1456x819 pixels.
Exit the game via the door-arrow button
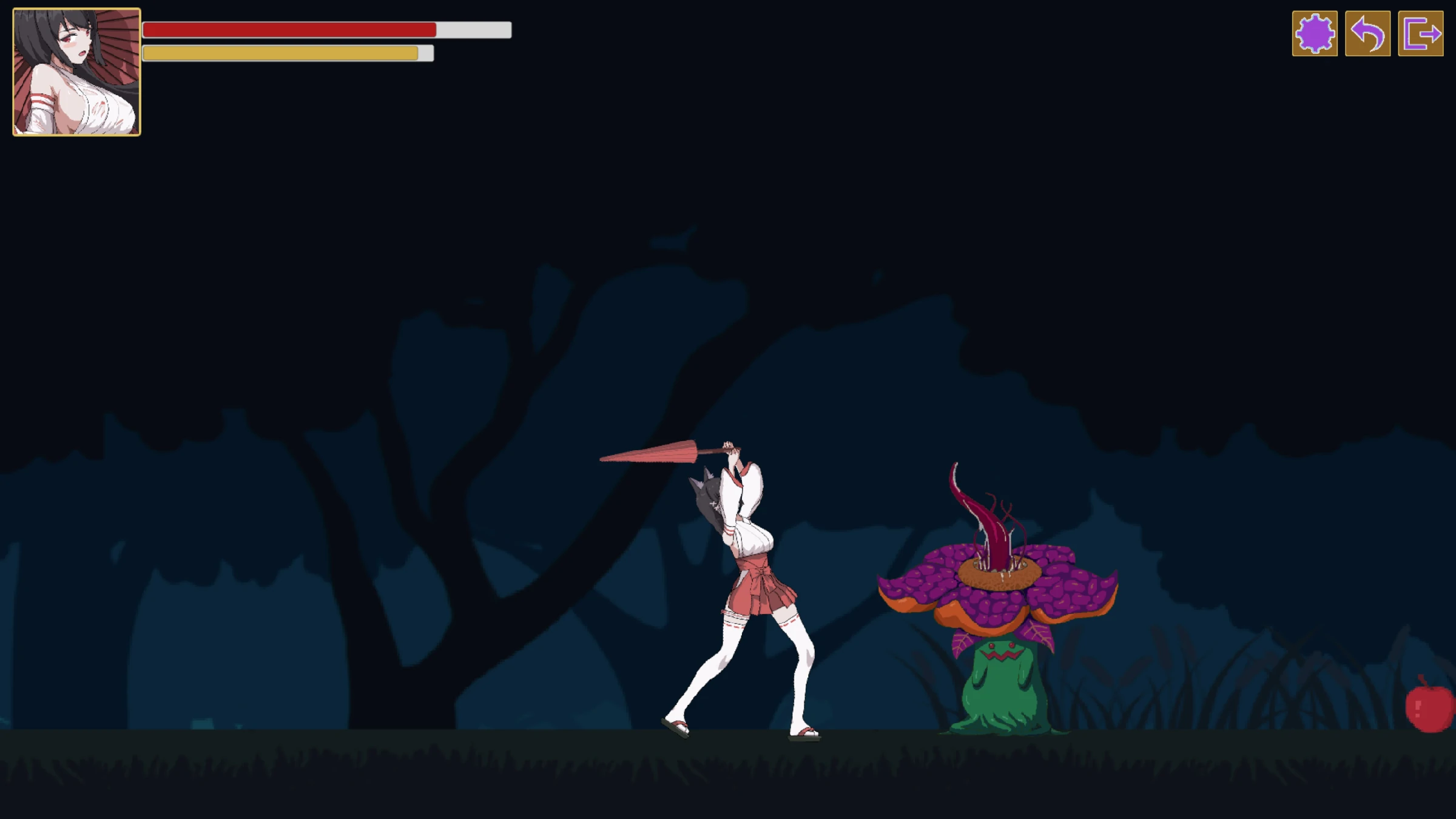tap(1421, 34)
